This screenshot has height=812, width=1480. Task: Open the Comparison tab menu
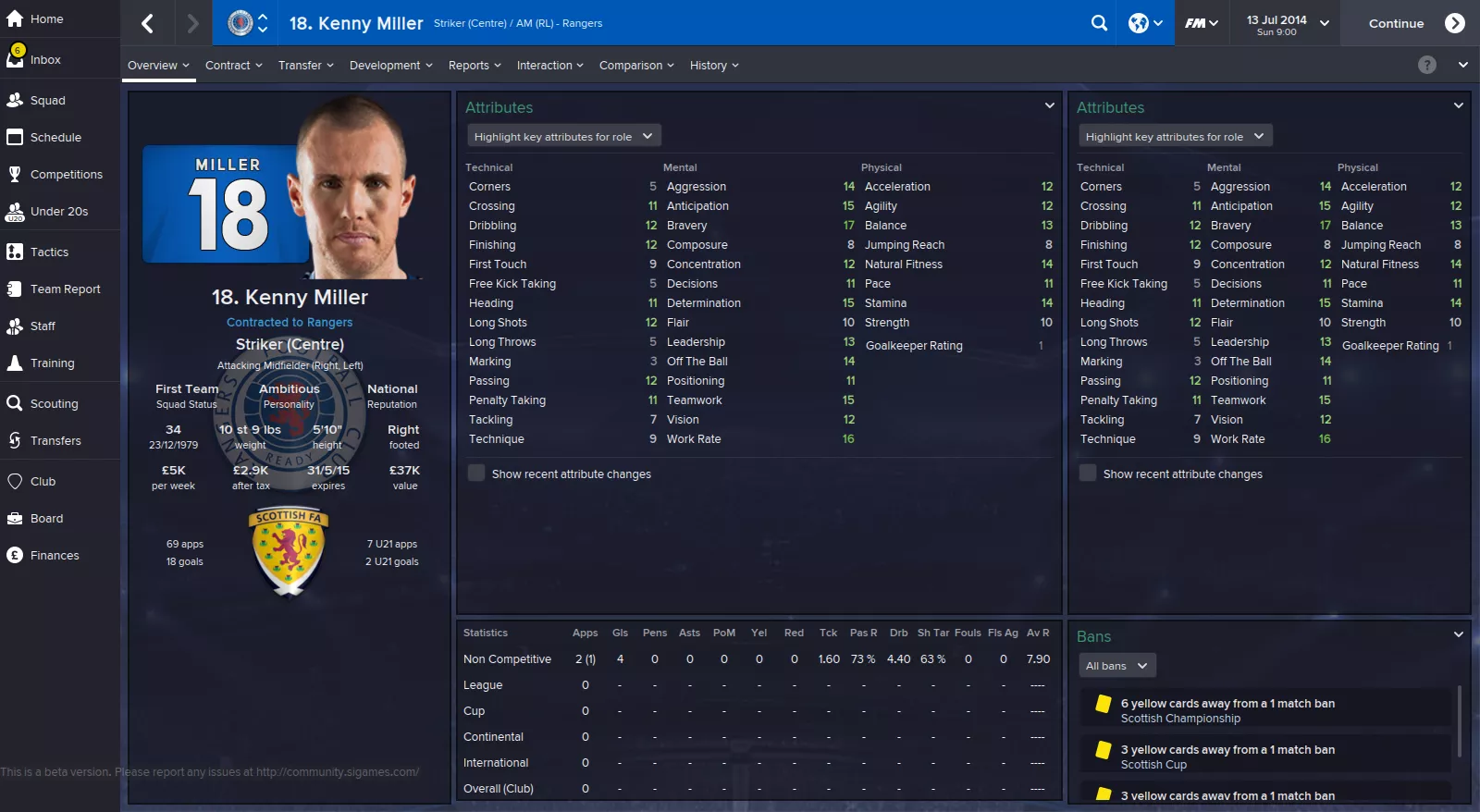(x=636, y=66)
